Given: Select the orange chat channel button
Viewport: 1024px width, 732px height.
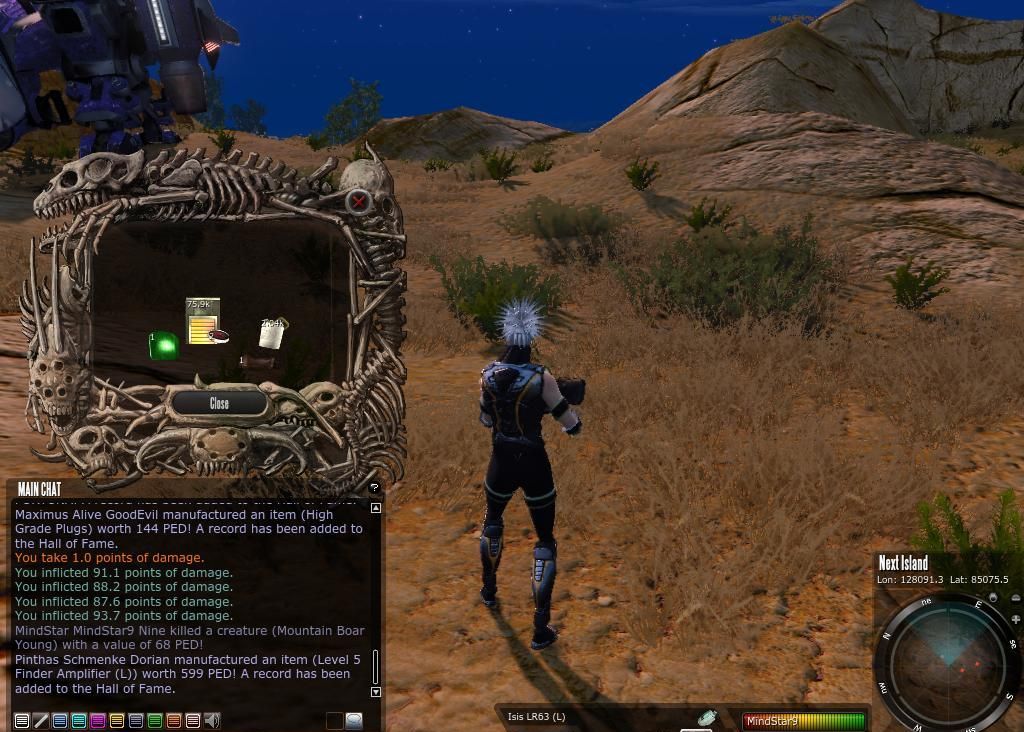Looking at the screenshot, I should [174, 720].
